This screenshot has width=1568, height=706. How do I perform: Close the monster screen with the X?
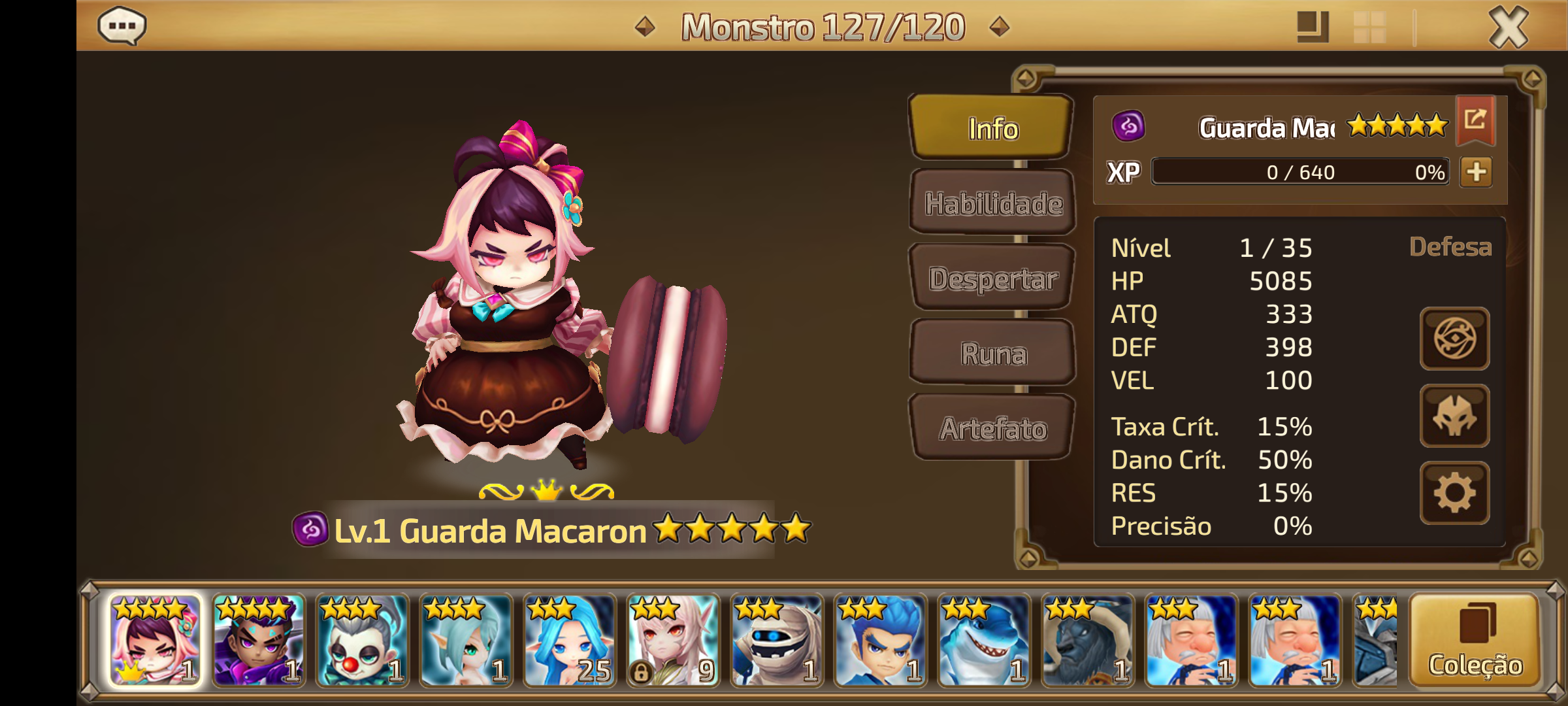(1508, 27)
